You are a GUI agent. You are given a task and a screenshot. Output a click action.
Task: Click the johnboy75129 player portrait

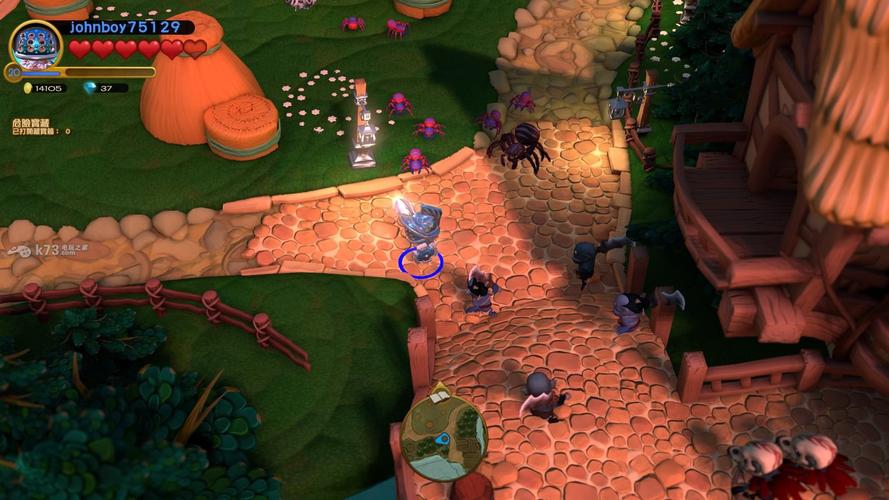pos(36,45)
